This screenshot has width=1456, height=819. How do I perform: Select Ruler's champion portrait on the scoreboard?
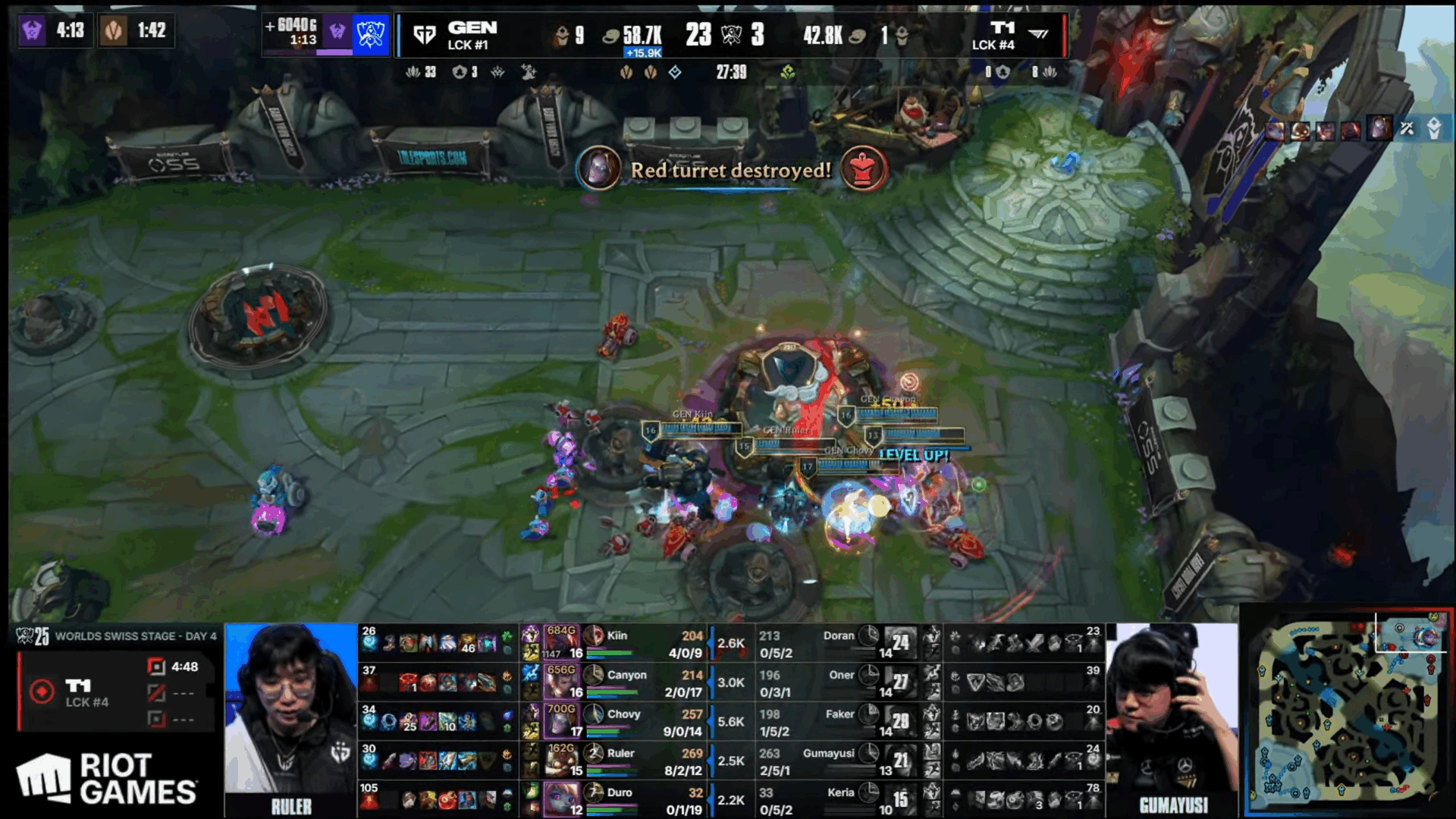pyautogui.click(x=561, y=761)
